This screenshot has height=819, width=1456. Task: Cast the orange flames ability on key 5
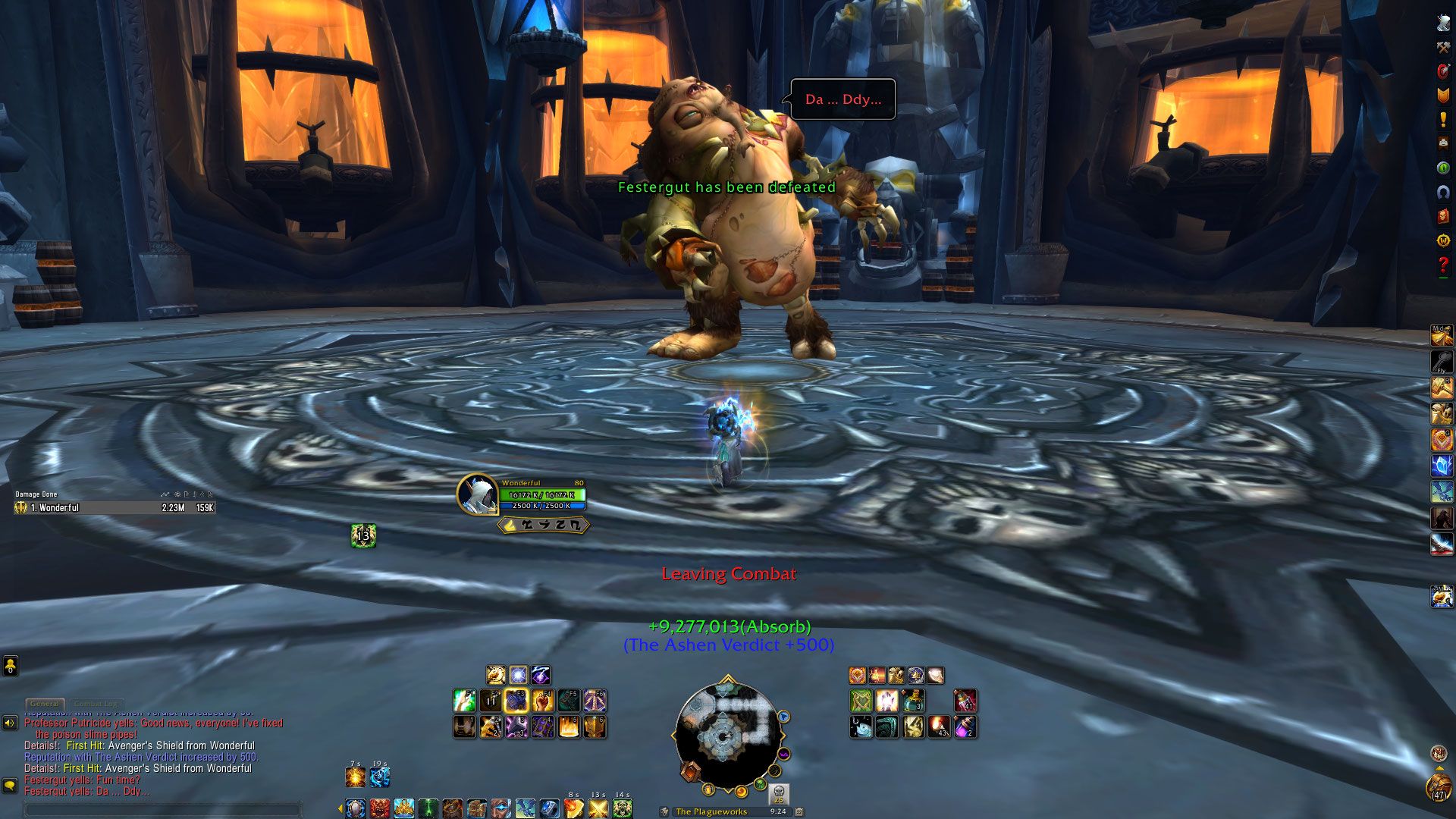coord(569,727)
